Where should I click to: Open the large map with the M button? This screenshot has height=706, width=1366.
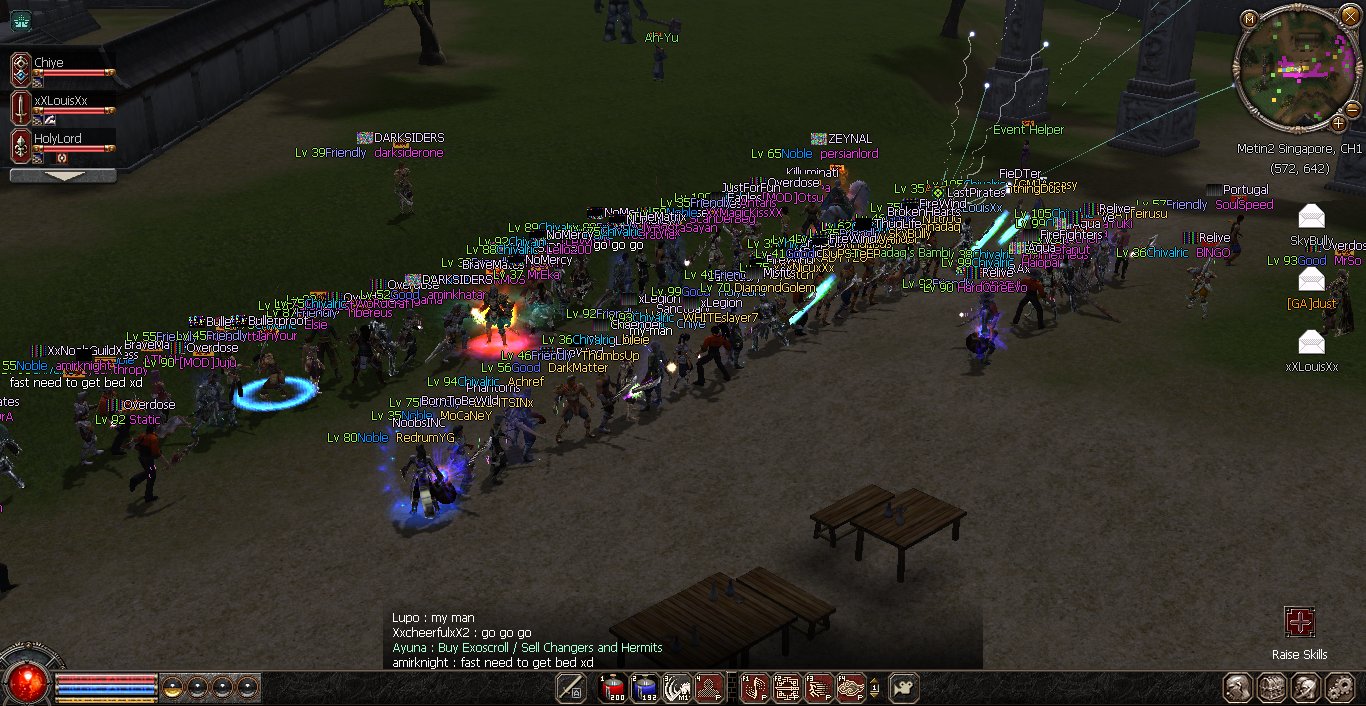pos(1249,19)
